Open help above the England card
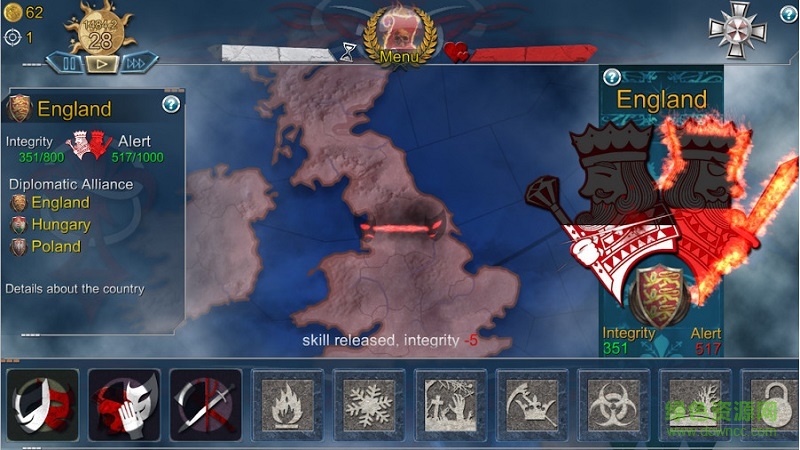Viewport: 800px width, 450px height. coord(612,77)
